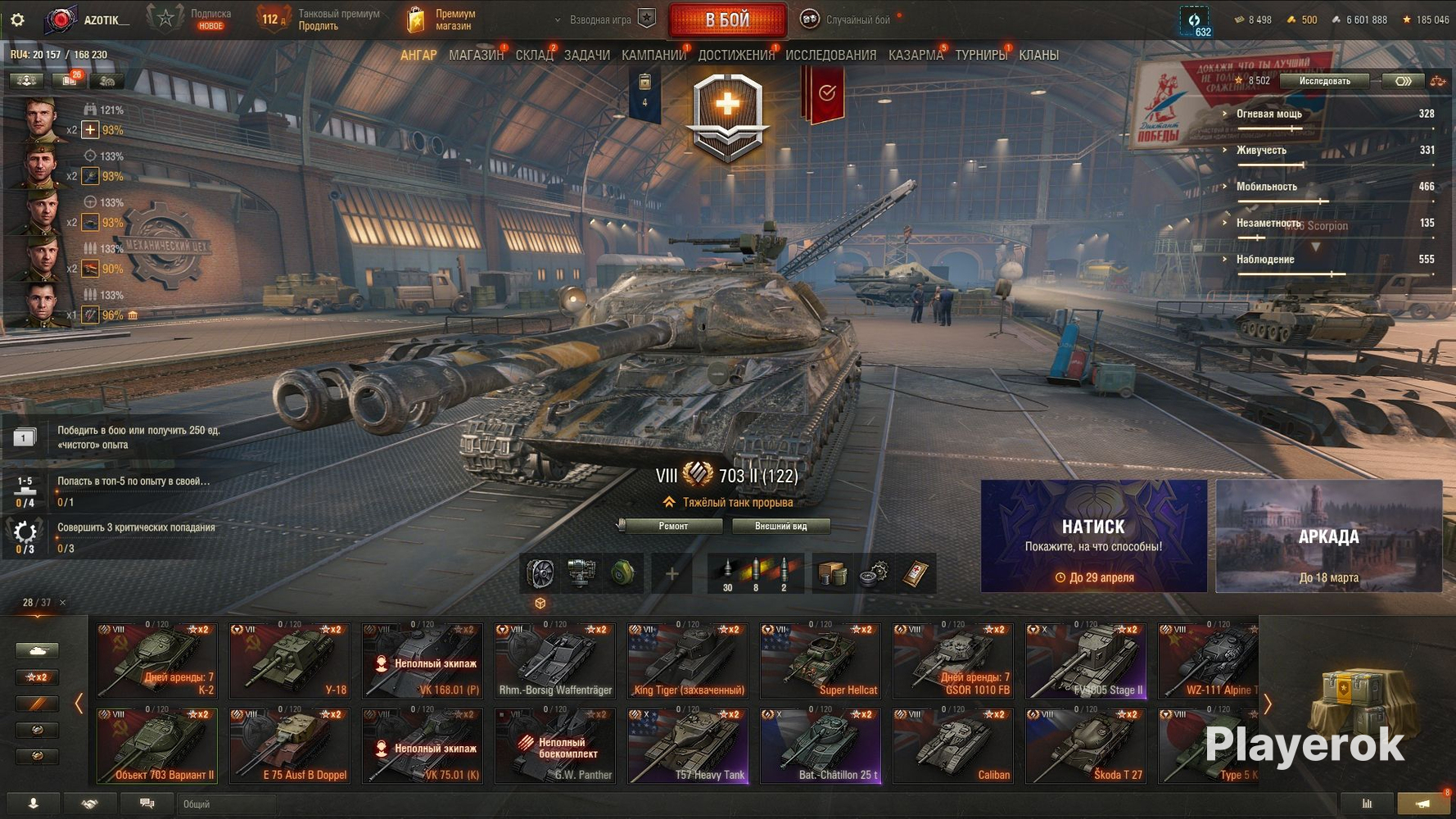Open the КАЗАРМА tab
1456x819 pixels.
click(916, 55)
